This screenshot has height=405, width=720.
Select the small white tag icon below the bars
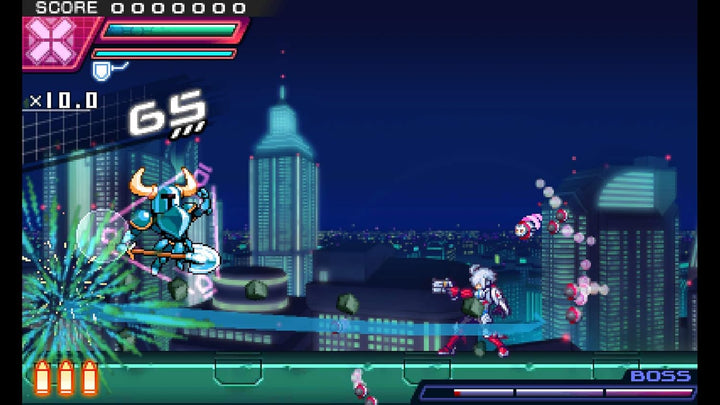click(104, 69)
